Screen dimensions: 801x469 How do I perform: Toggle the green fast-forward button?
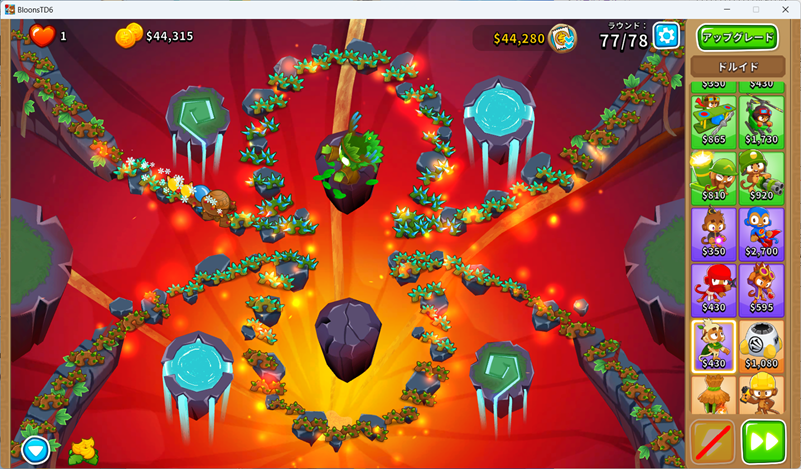763,442
